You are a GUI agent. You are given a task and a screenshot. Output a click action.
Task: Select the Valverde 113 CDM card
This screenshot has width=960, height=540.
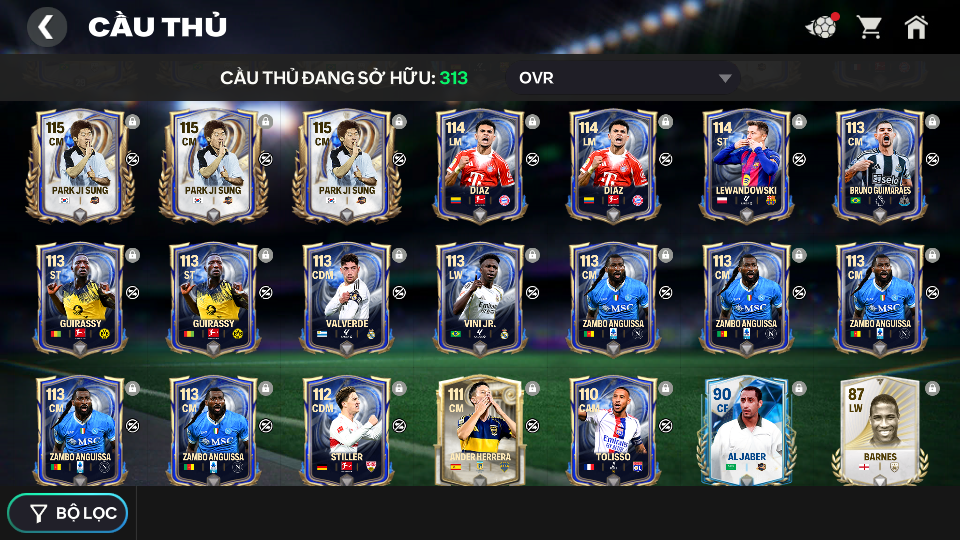(346, 297)
